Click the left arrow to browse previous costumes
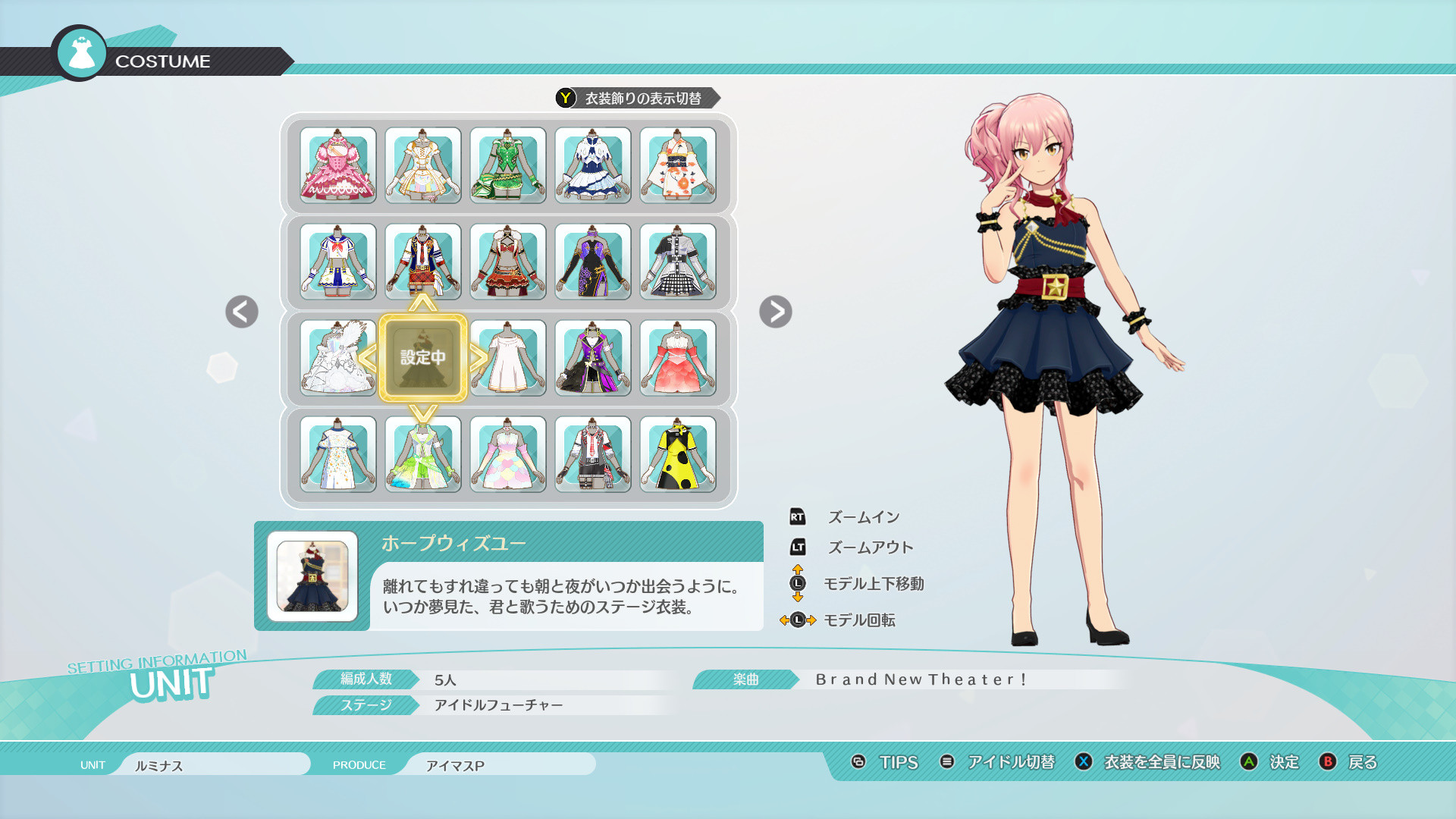This screenshot has width=1456, height=819. [x=241, y=313]
